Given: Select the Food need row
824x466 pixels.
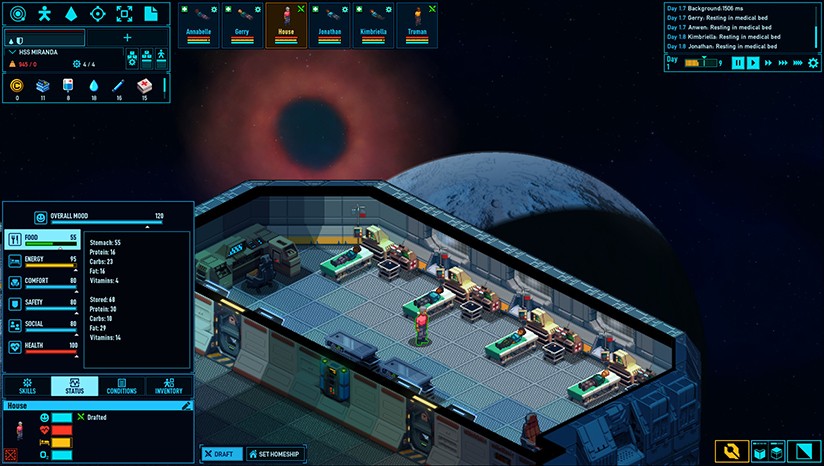Looking at the screenshot, I should [42, 239].
